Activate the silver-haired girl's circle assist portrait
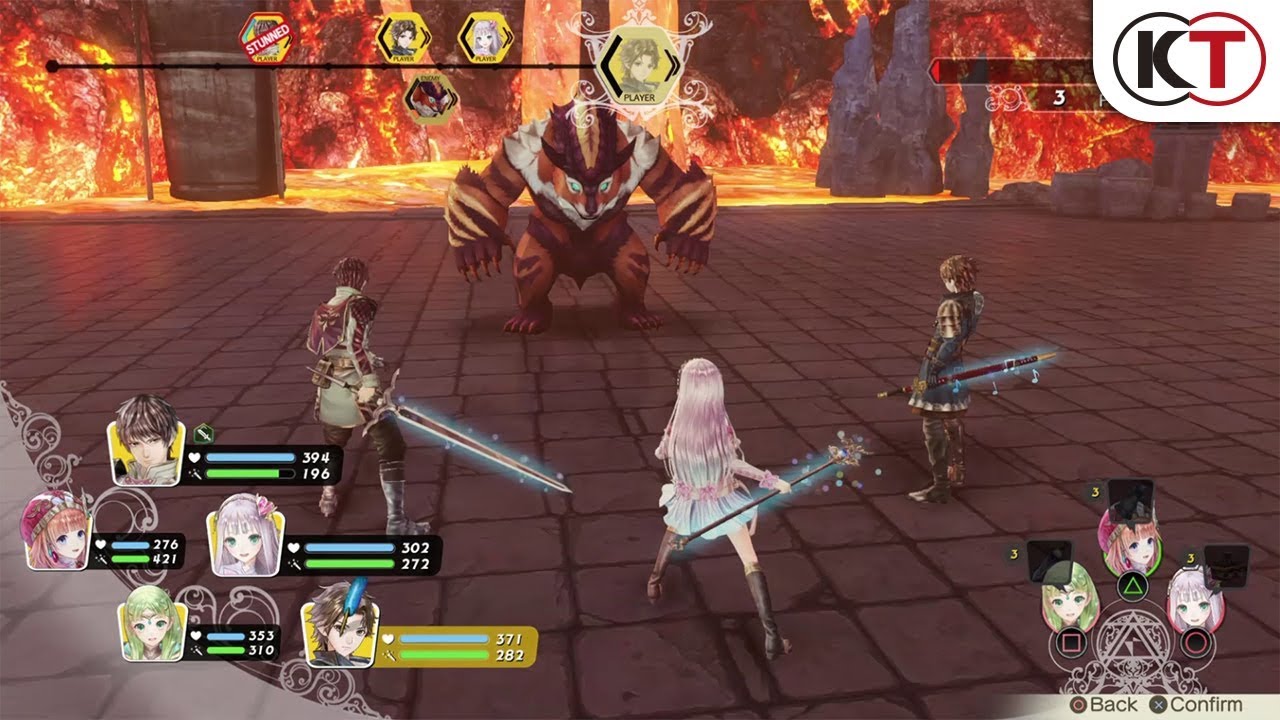This screenshot has width=1280, height=720. 1194,602
